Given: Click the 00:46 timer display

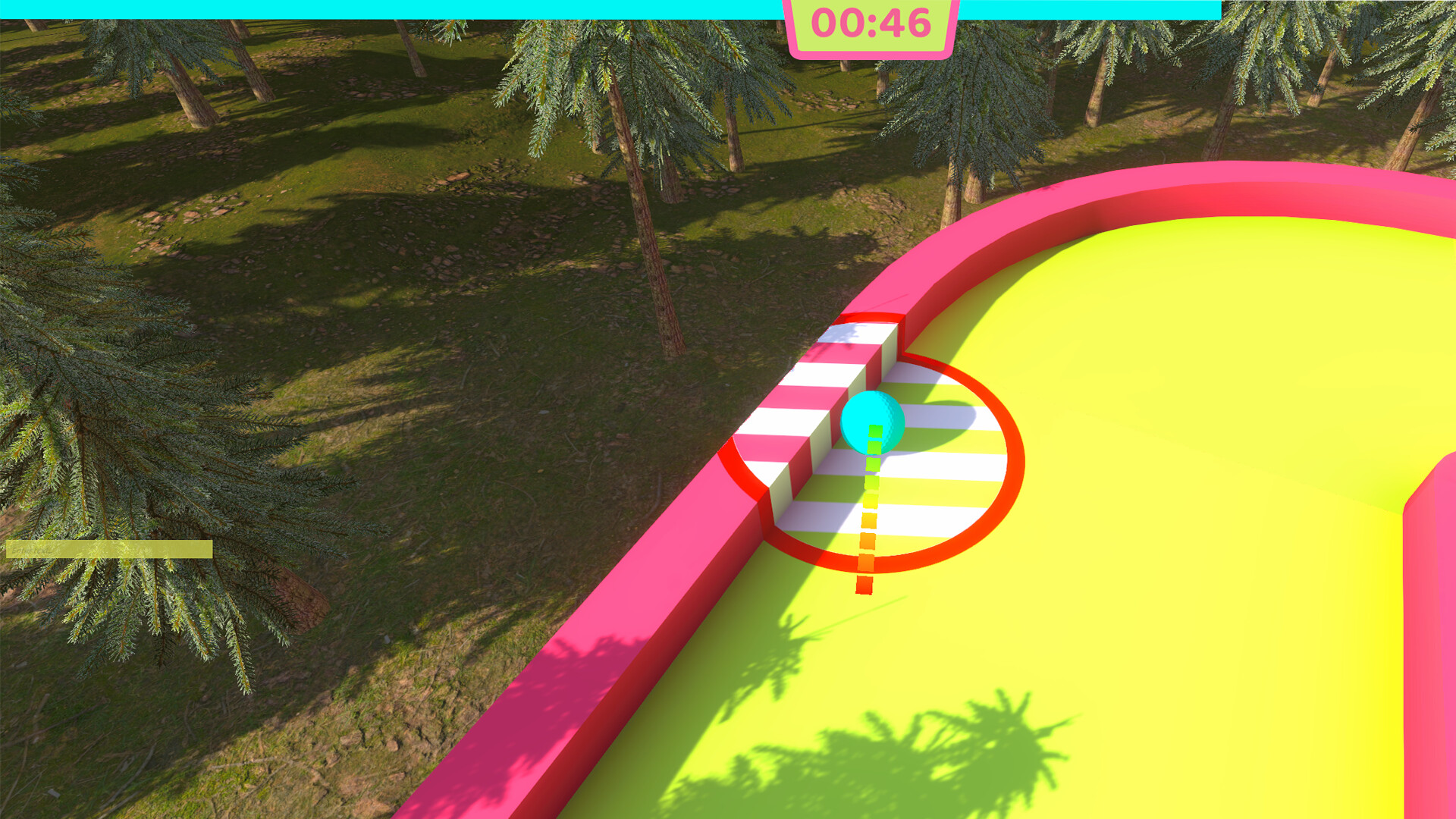Looking at the screenshot, I should click(x=871, y=23).
